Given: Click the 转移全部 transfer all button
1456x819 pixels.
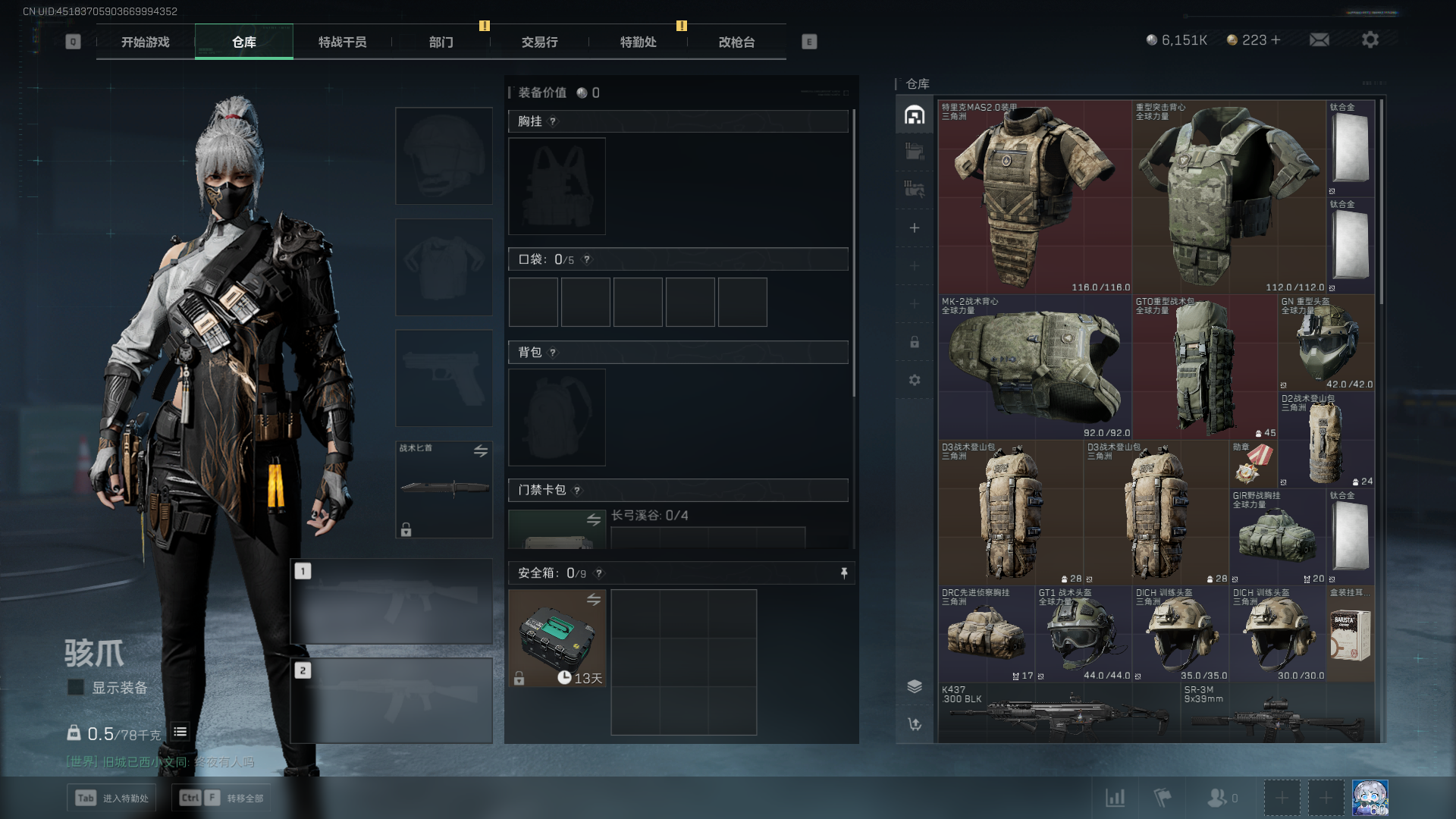Looking at the screenshot, I should click(223, 798).
